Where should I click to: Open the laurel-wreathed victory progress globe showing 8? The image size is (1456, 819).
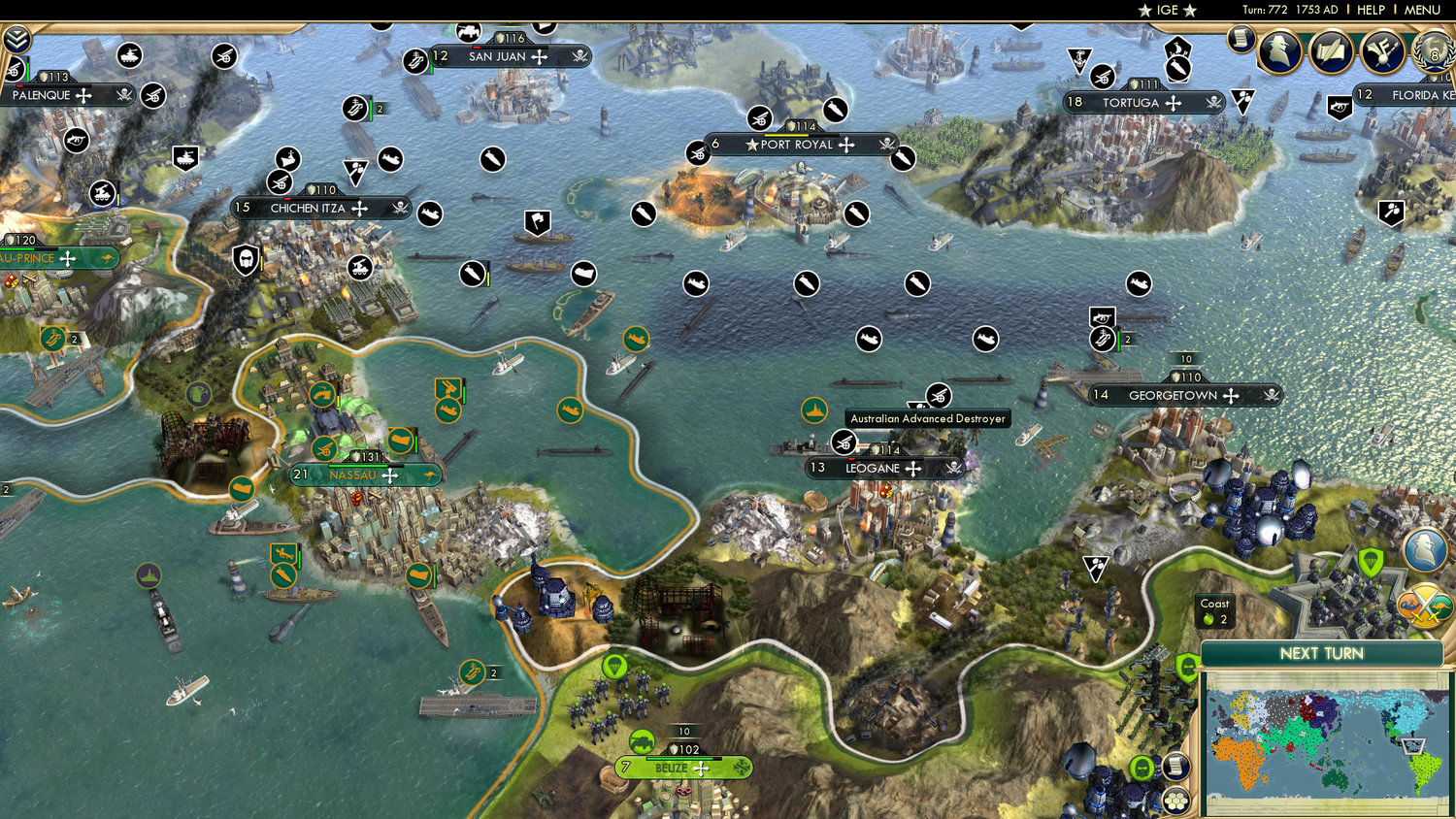1434,53
